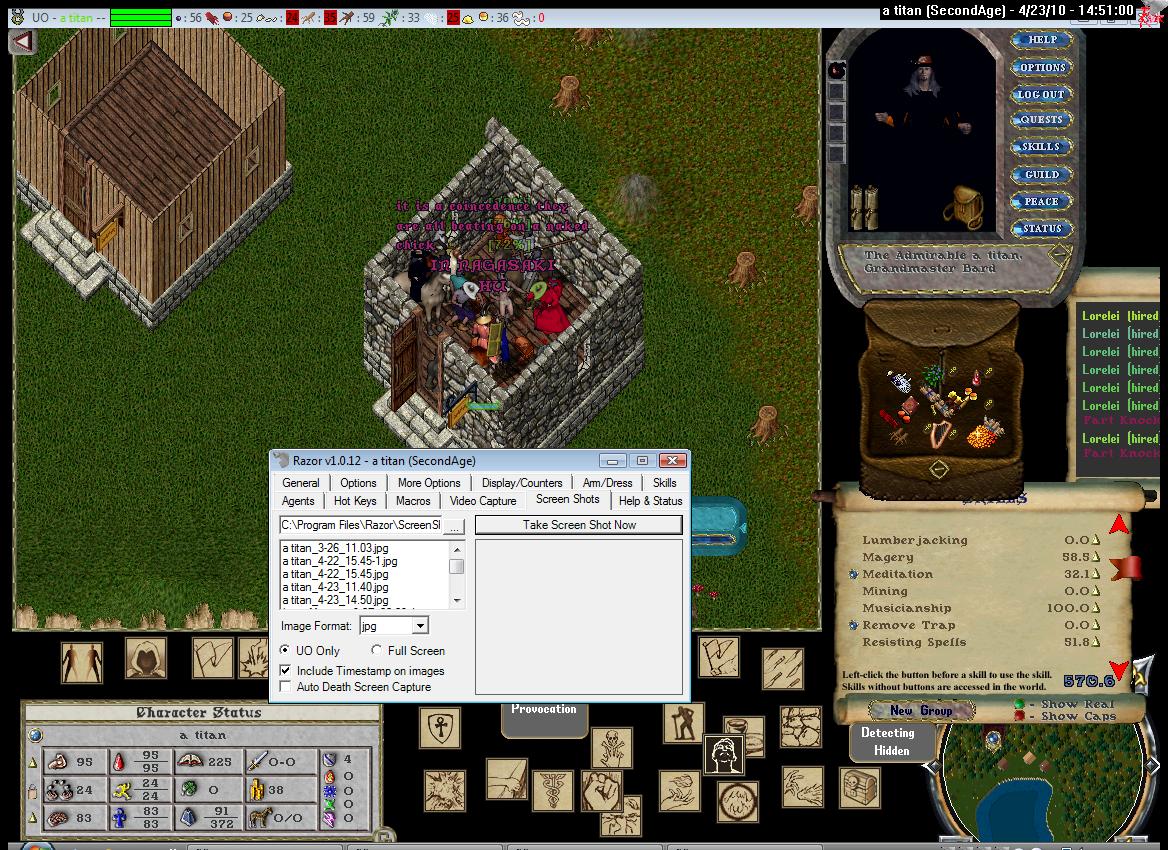Open the paperdoll OPTIONS menu
This screenshot has height=850, width=1168.
click(x=1041, y=67)
